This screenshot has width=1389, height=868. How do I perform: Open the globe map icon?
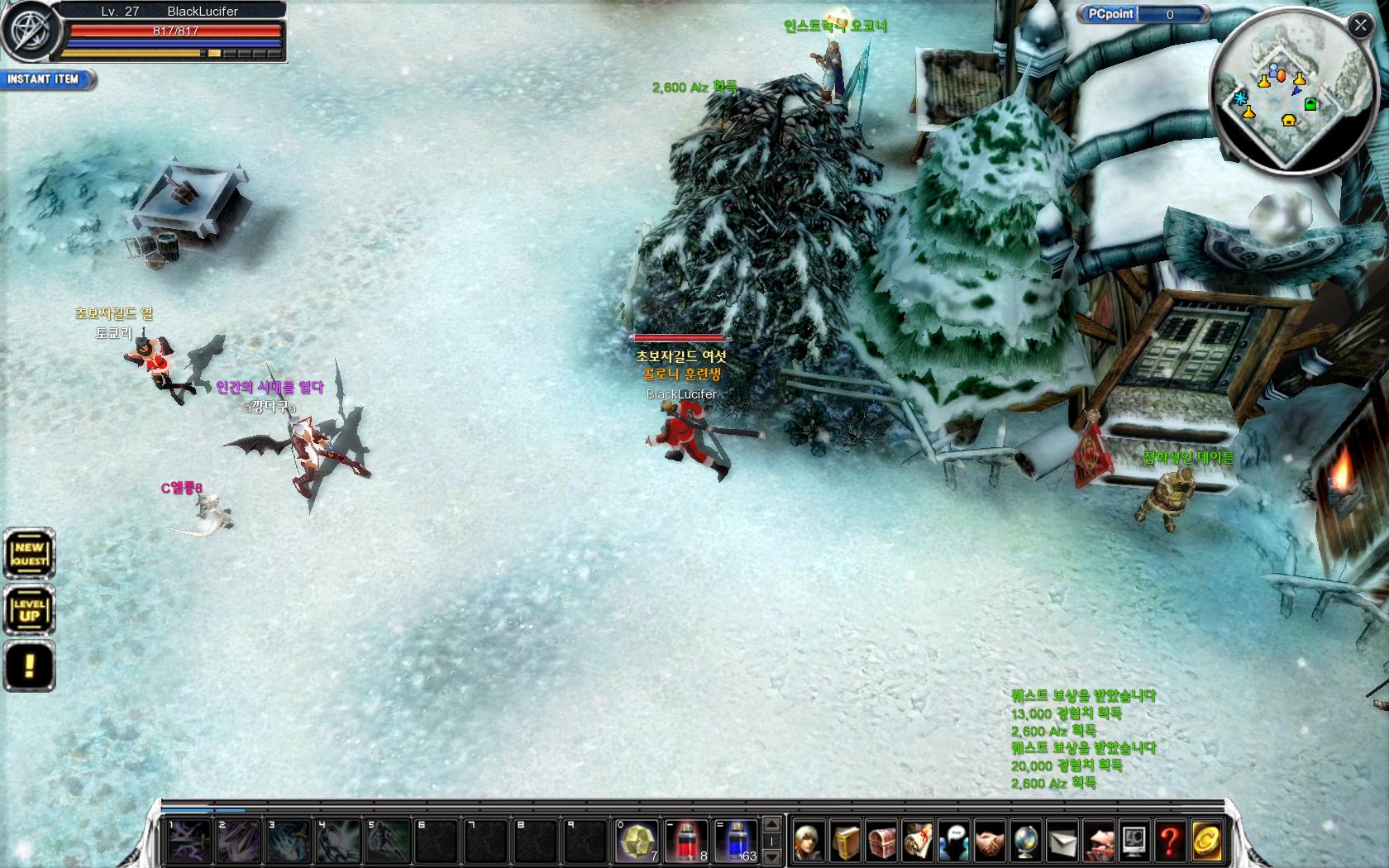(1026, 842)
